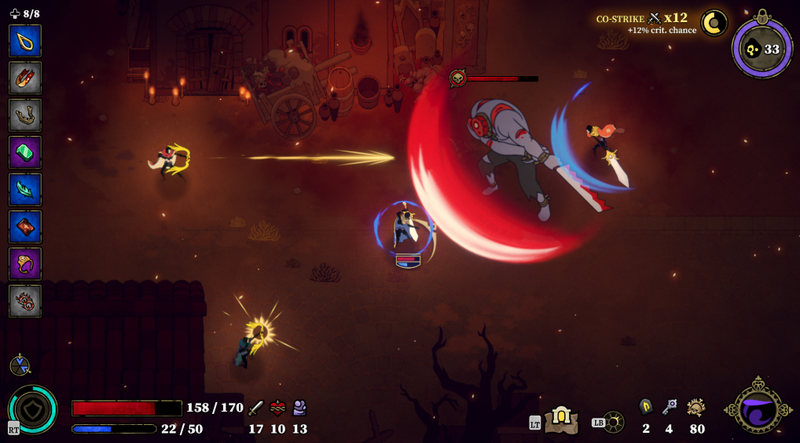The image size is (800, 443).
Task: Select the crescent moon co-strike icon
Action: (714, 22)
